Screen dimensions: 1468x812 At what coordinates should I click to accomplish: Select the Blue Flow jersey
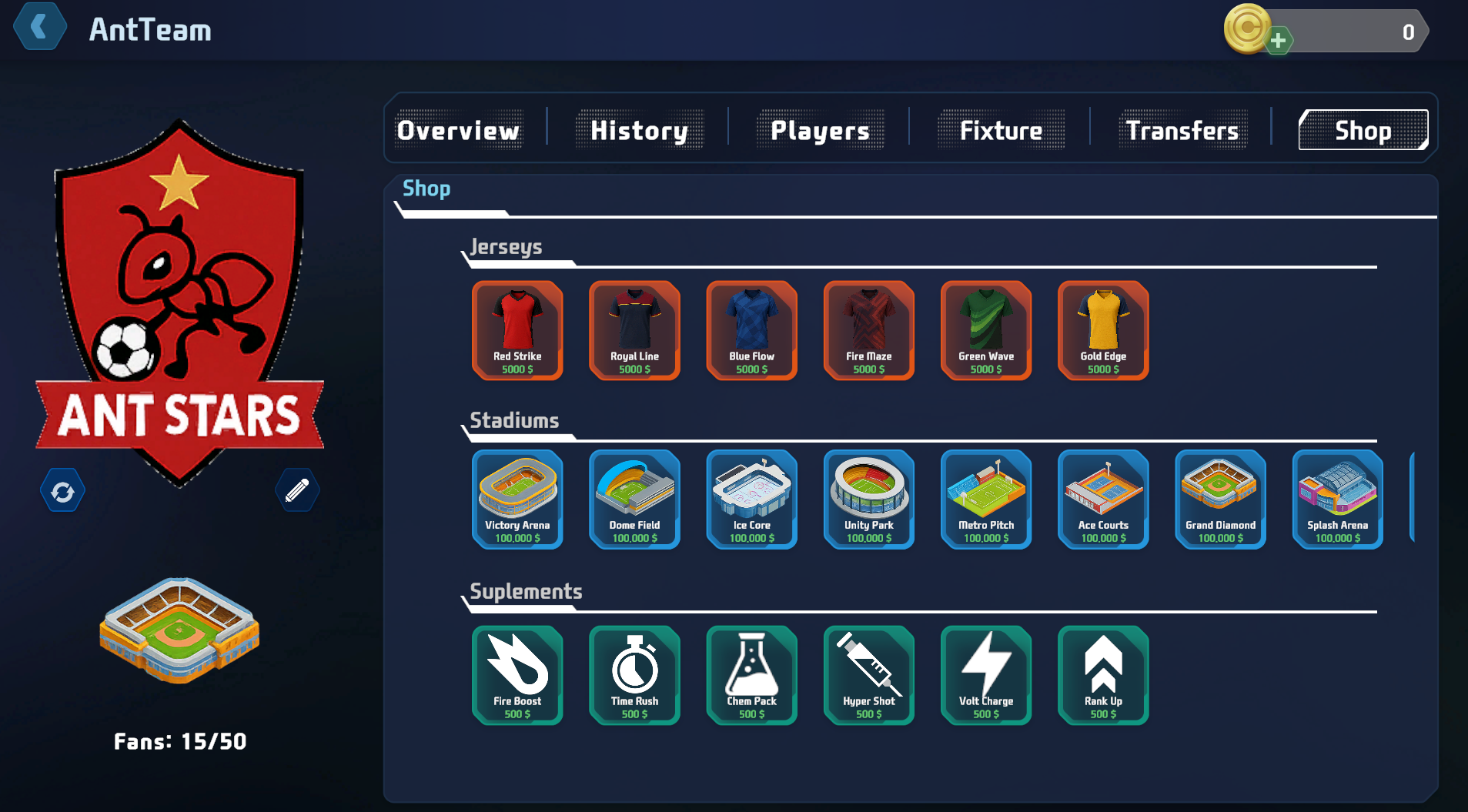point(752,331)
